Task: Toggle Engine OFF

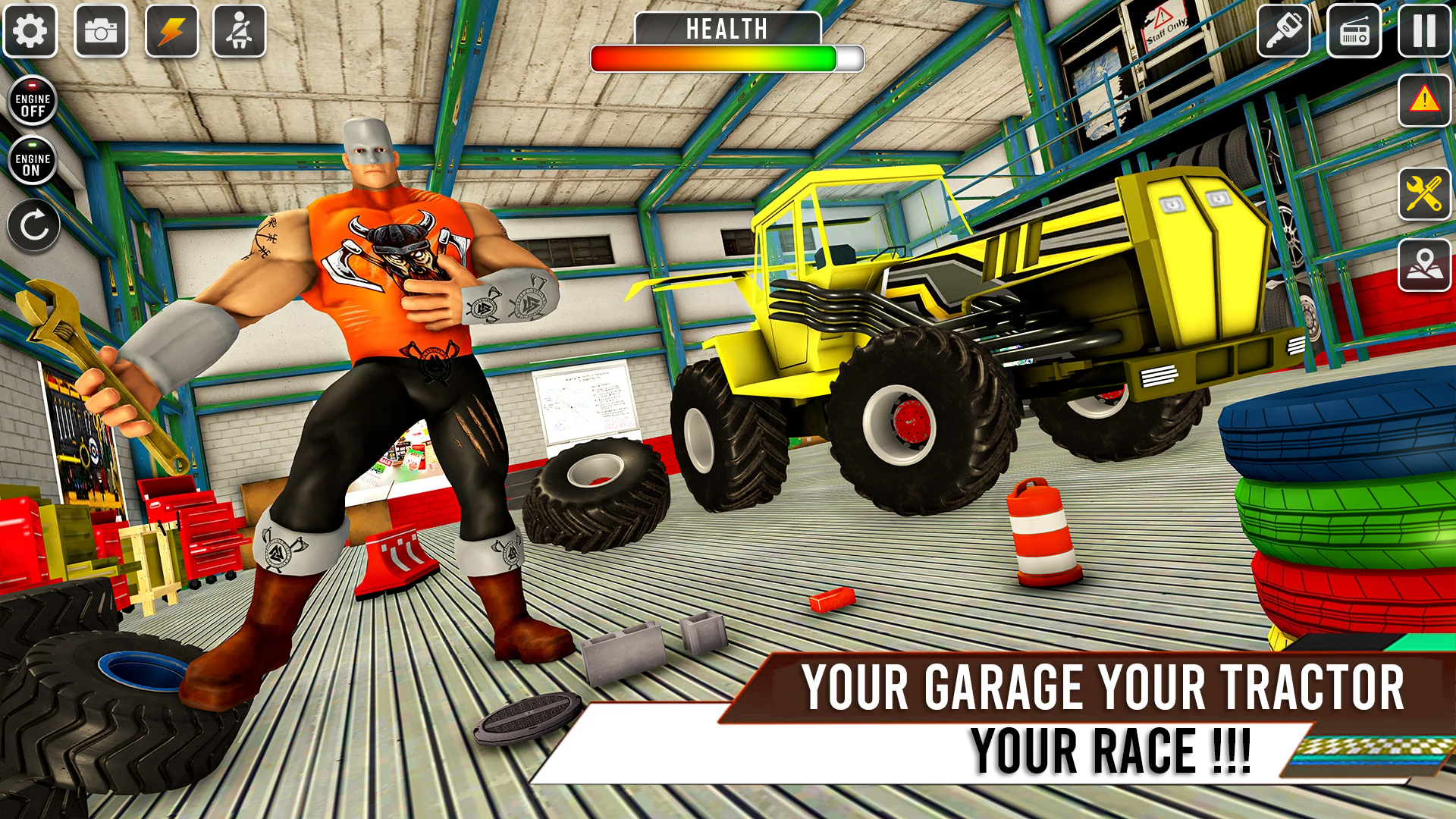Action: 33,102
